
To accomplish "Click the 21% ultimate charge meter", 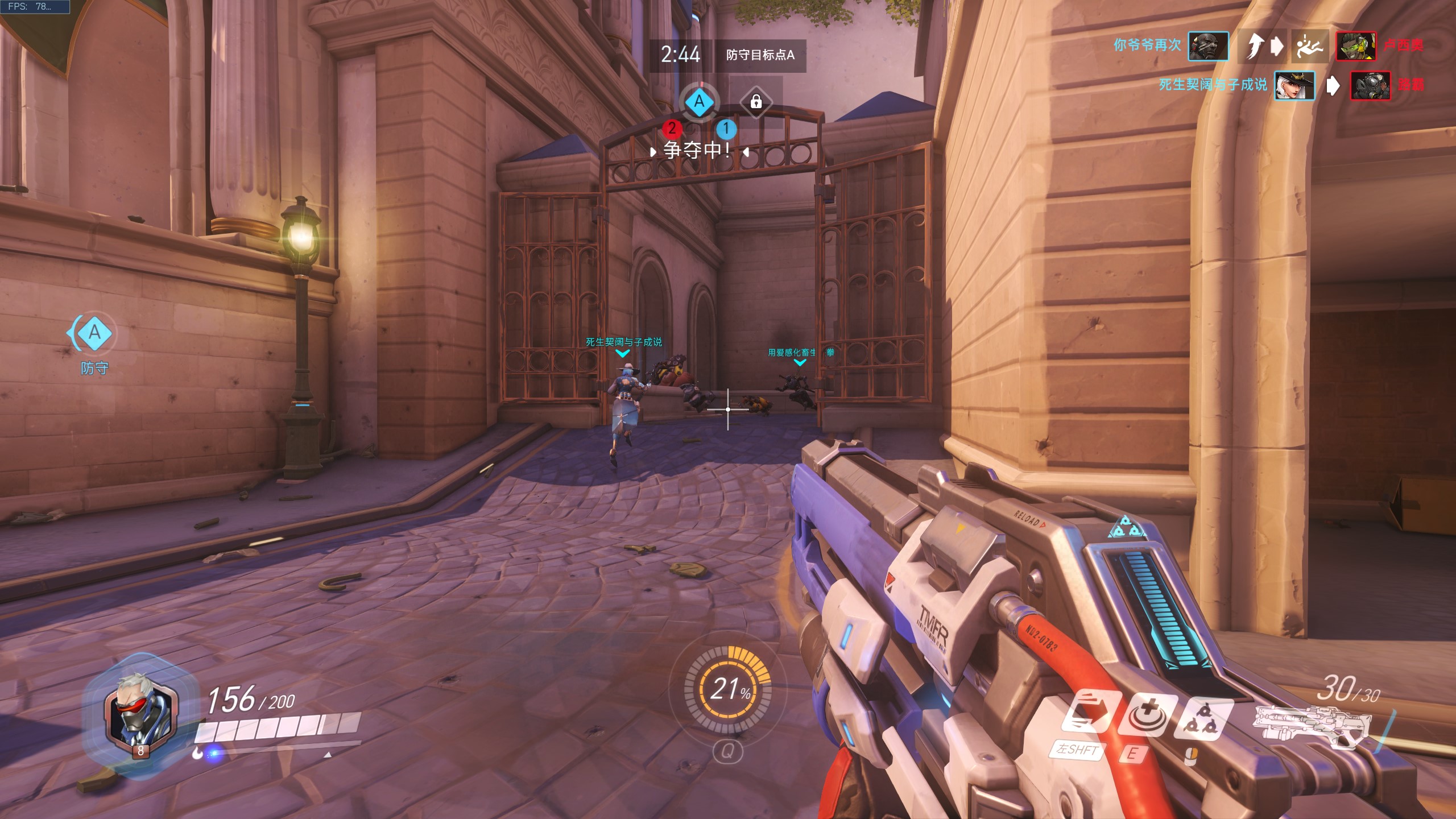I will click(728, 689).
